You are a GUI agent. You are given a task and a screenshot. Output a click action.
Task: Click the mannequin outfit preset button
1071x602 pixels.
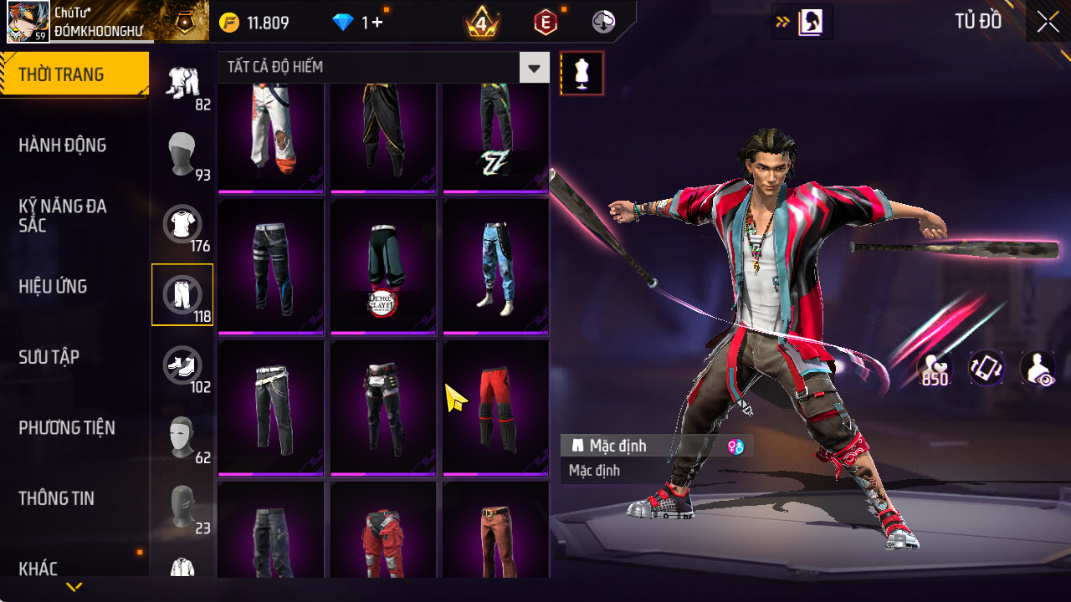(x=582, y=73)
